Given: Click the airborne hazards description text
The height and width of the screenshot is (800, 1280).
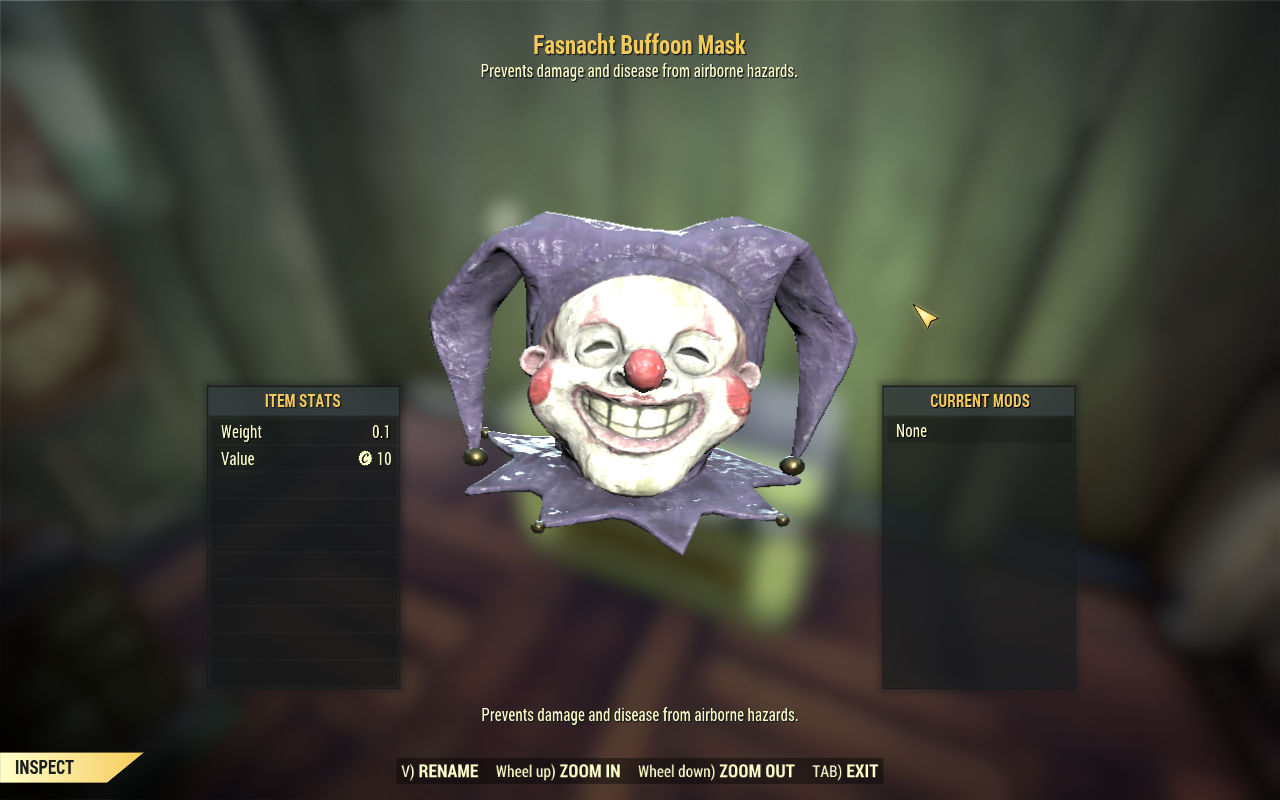Looking at the screenshot, I should 639,715.
